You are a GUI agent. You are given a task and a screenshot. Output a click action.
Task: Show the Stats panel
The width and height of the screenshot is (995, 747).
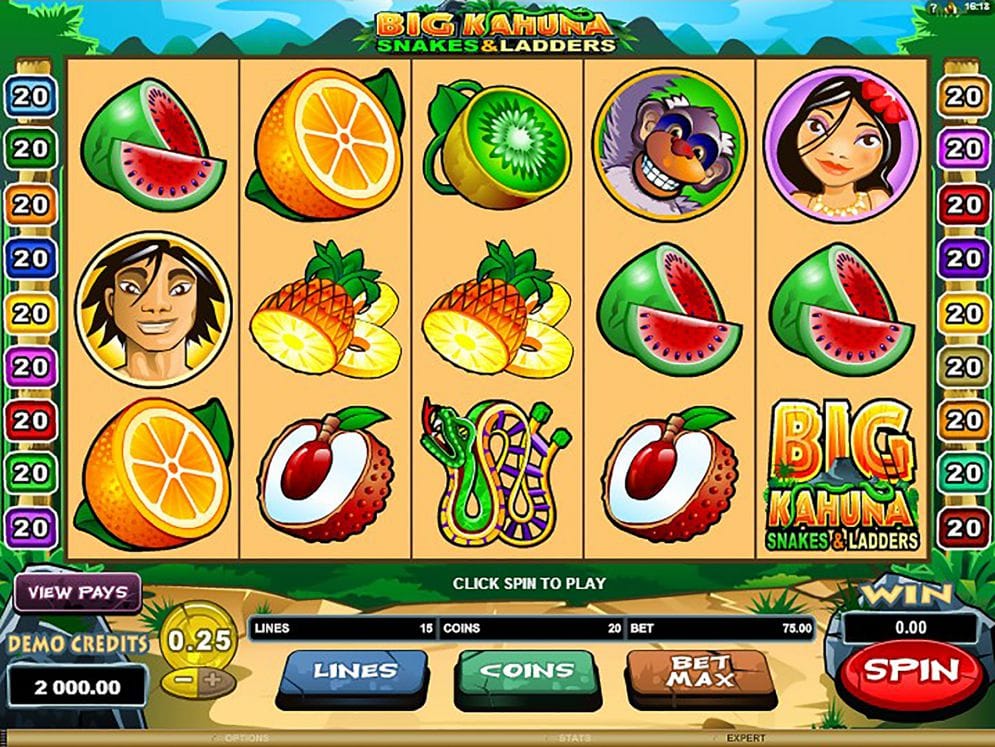click(x=575, y=739)
